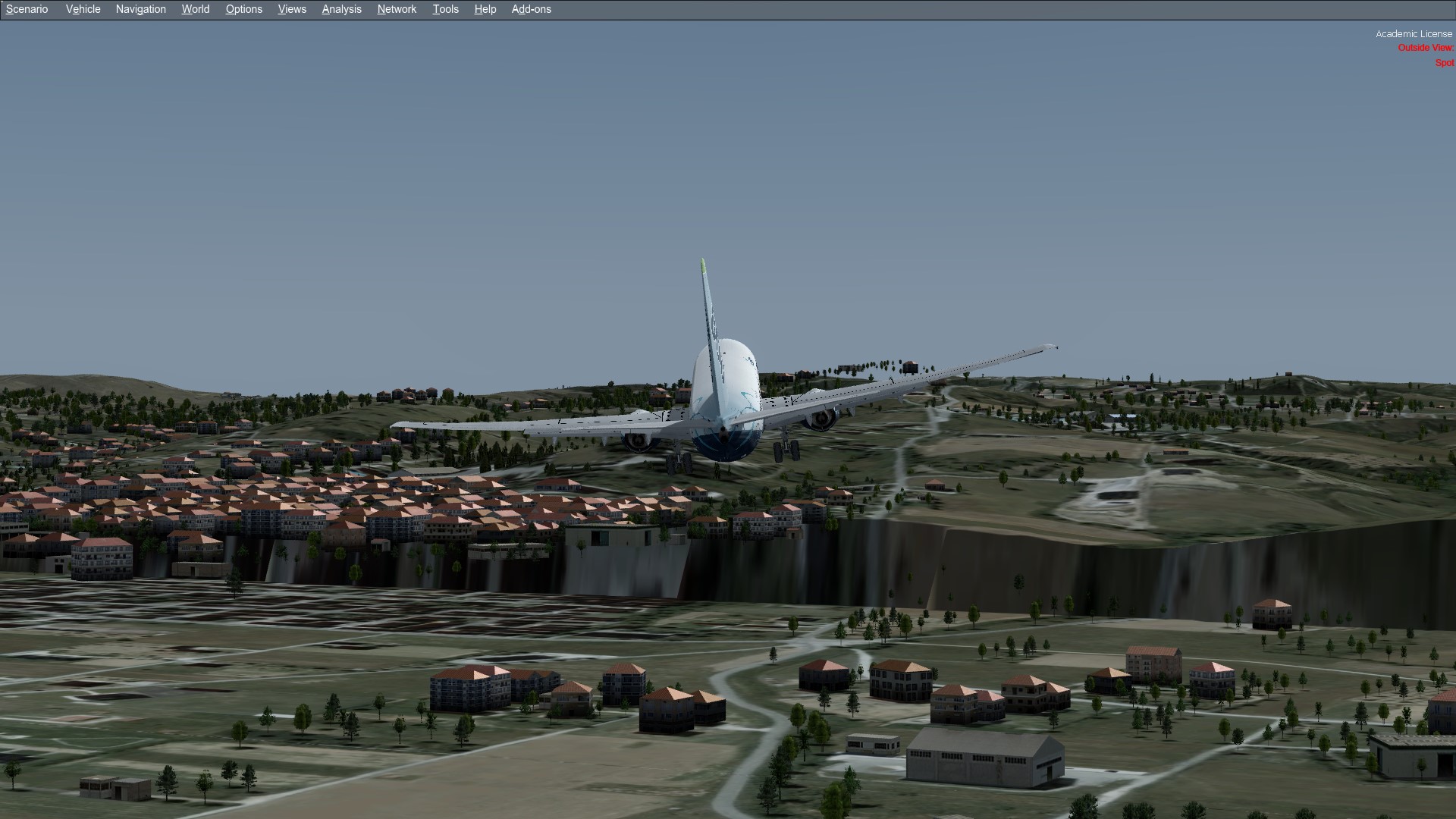Expand the Navigation menu
Screen dimensions: 1456x819
point(141,9)
